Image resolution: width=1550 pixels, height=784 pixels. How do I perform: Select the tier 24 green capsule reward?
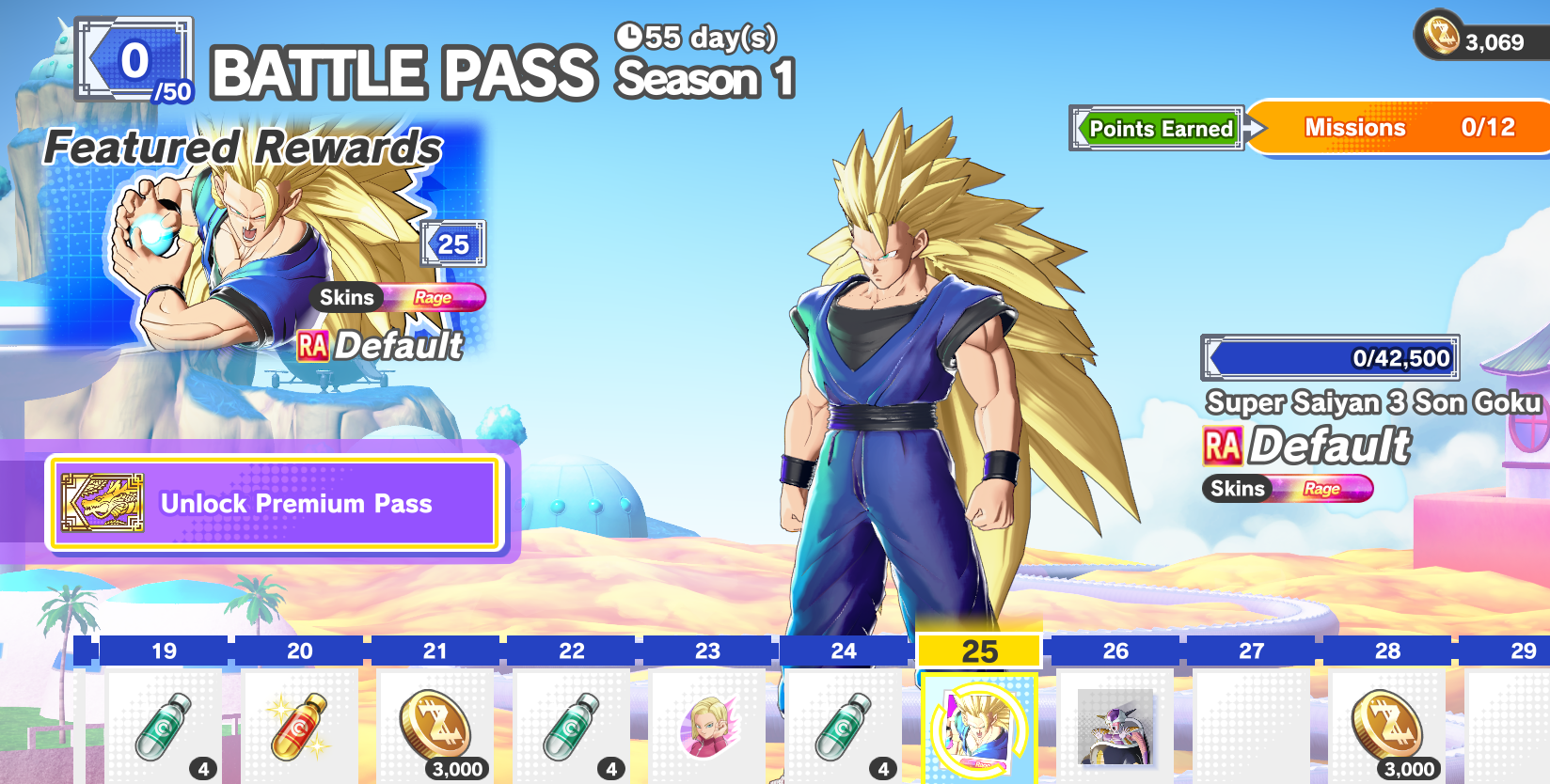pos(844,726)
